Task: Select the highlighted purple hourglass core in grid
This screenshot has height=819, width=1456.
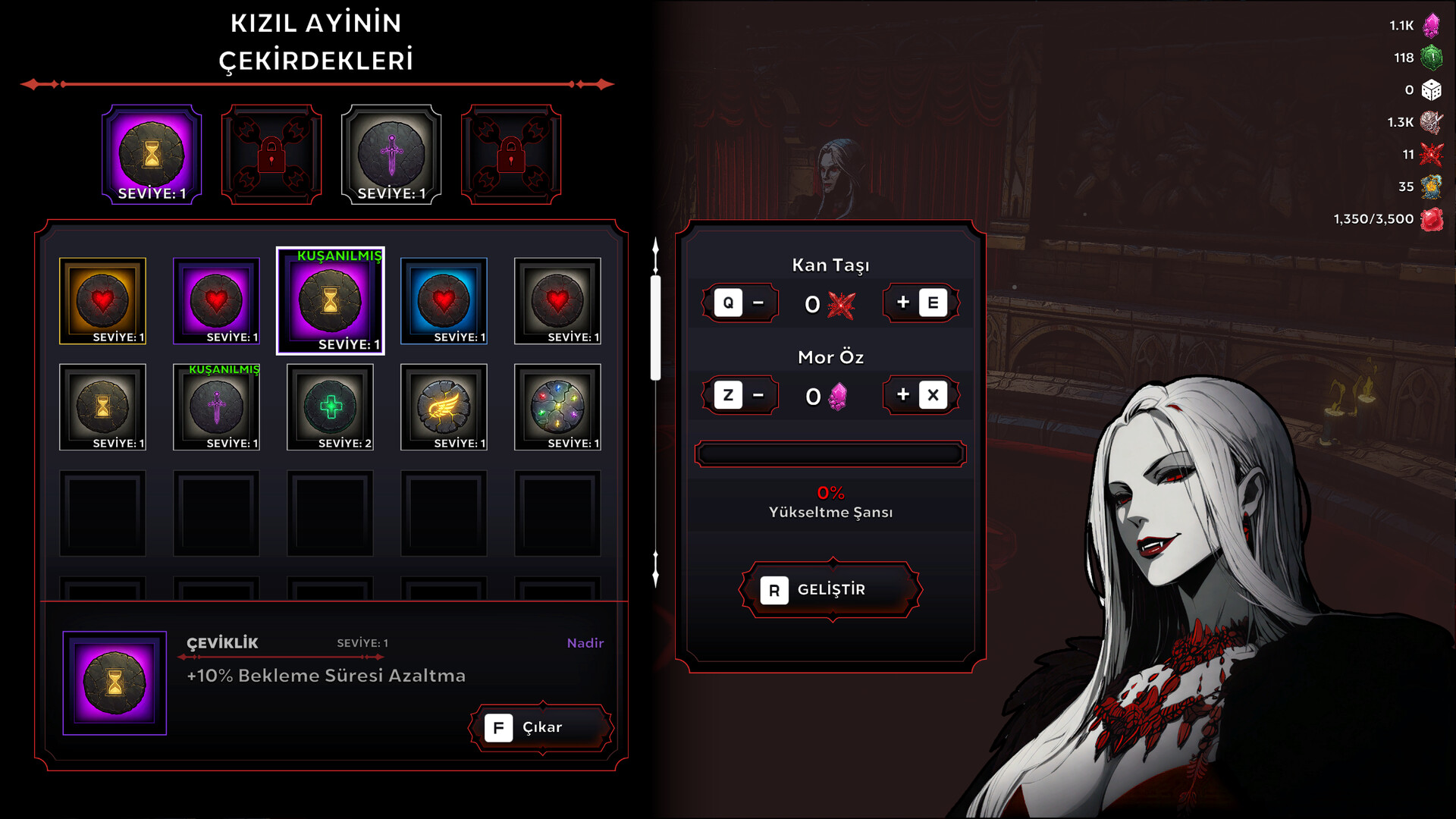Action: [331, 301]
